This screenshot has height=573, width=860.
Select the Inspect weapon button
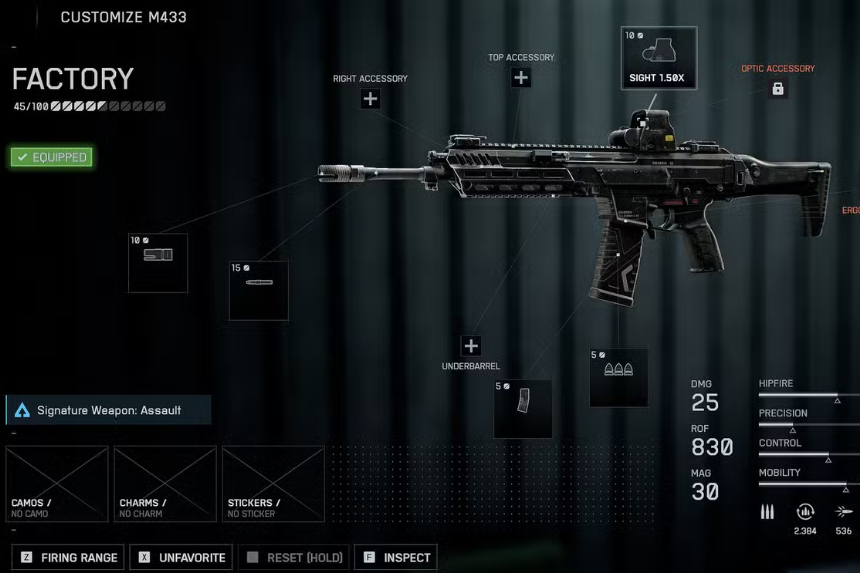(398, 557)
